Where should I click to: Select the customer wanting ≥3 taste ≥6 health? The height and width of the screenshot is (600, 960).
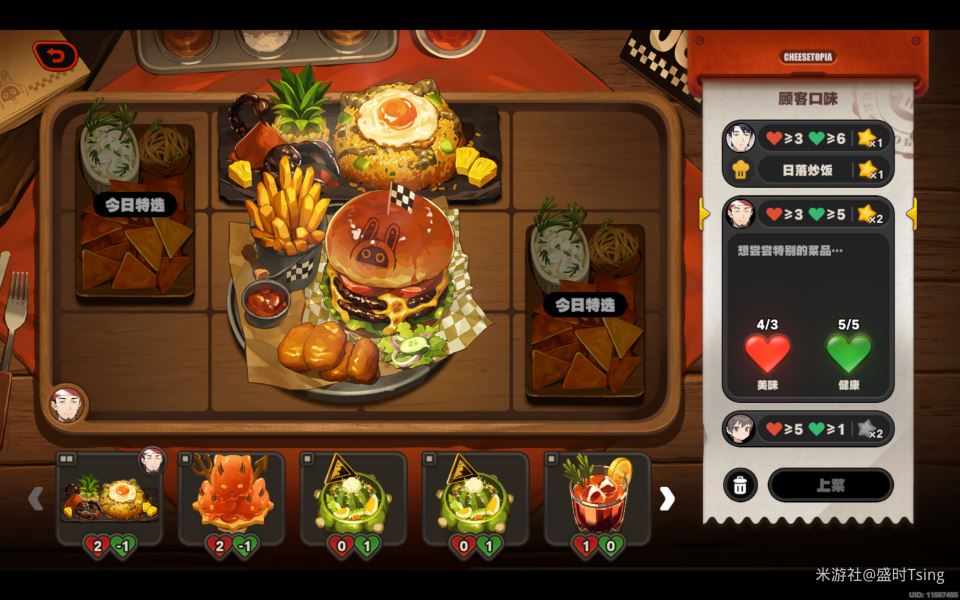click(x=806, y=138)
